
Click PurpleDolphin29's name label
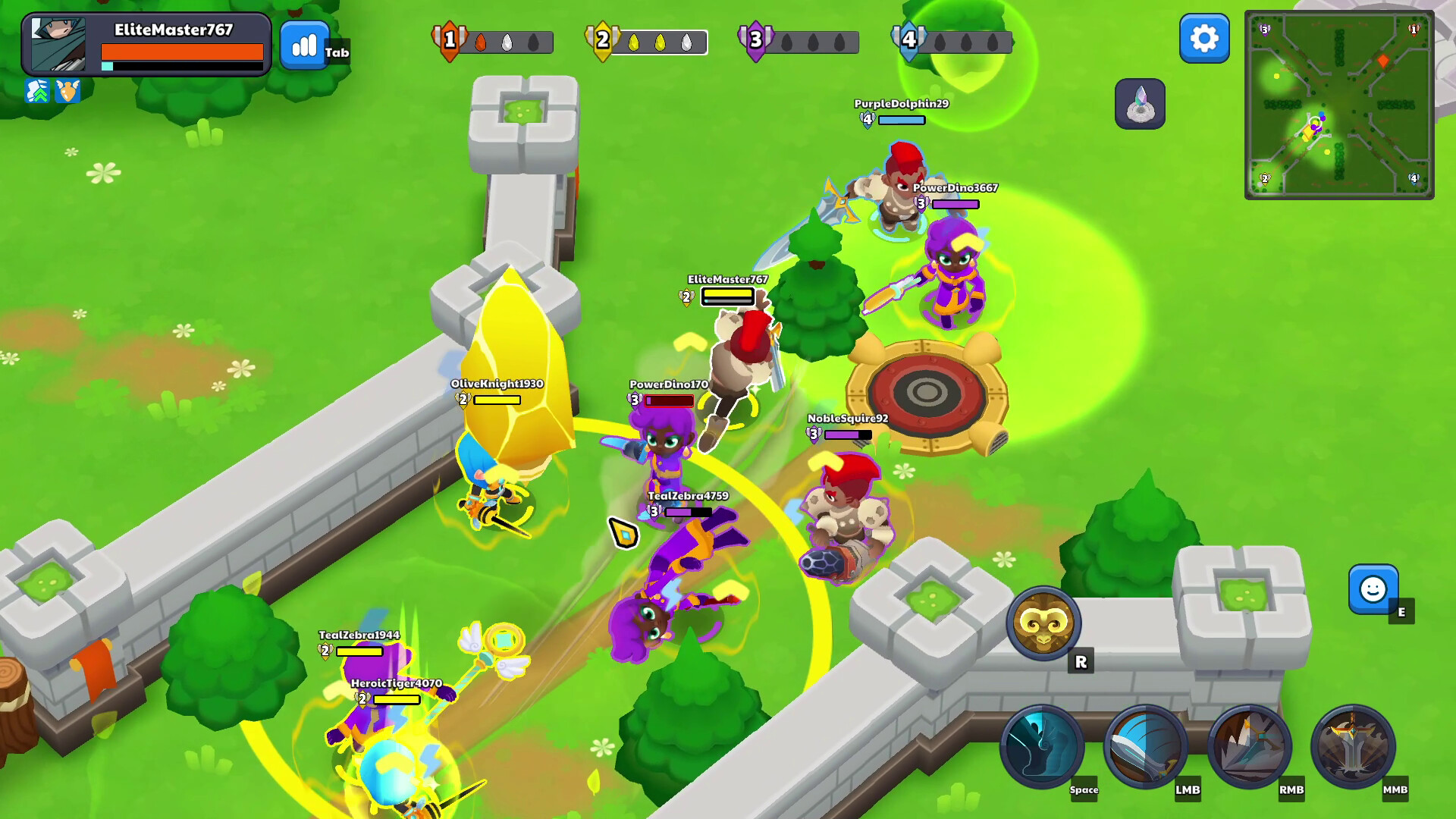pos(901,102)
